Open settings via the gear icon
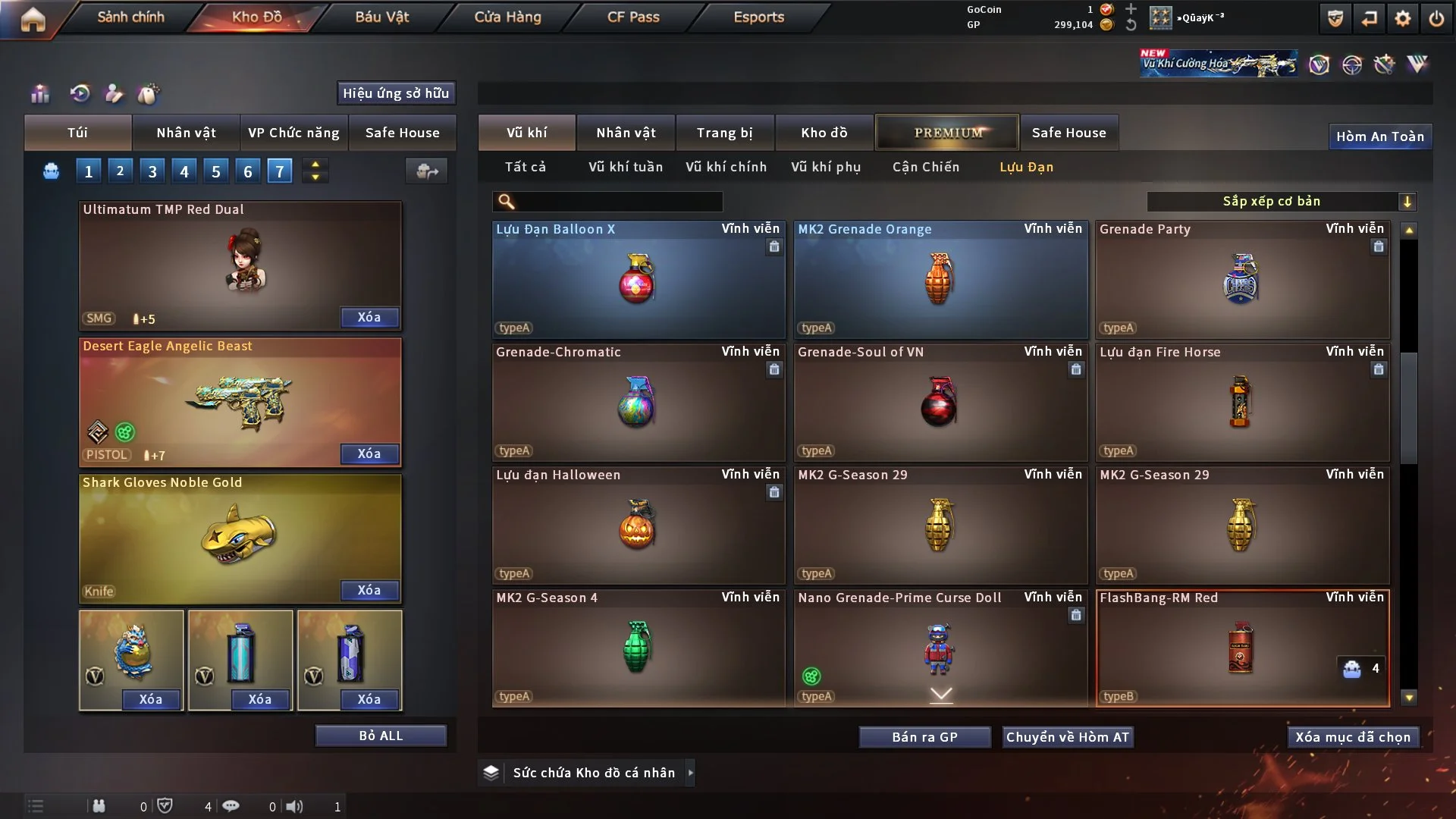This screenshot has width=1456, height=819. click(1402, 18)
